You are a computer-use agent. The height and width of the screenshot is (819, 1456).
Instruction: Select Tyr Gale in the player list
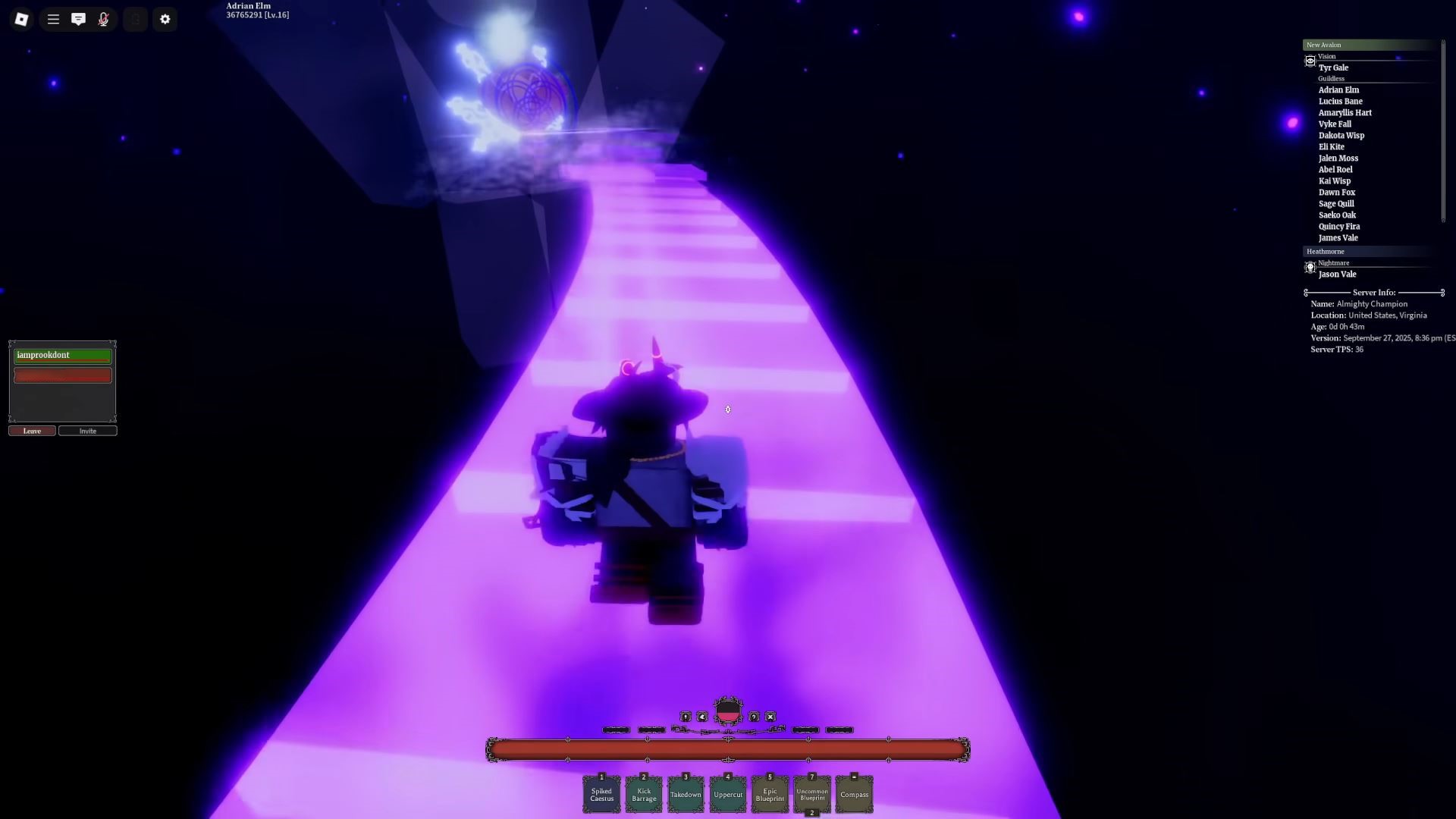(1333, 67)
